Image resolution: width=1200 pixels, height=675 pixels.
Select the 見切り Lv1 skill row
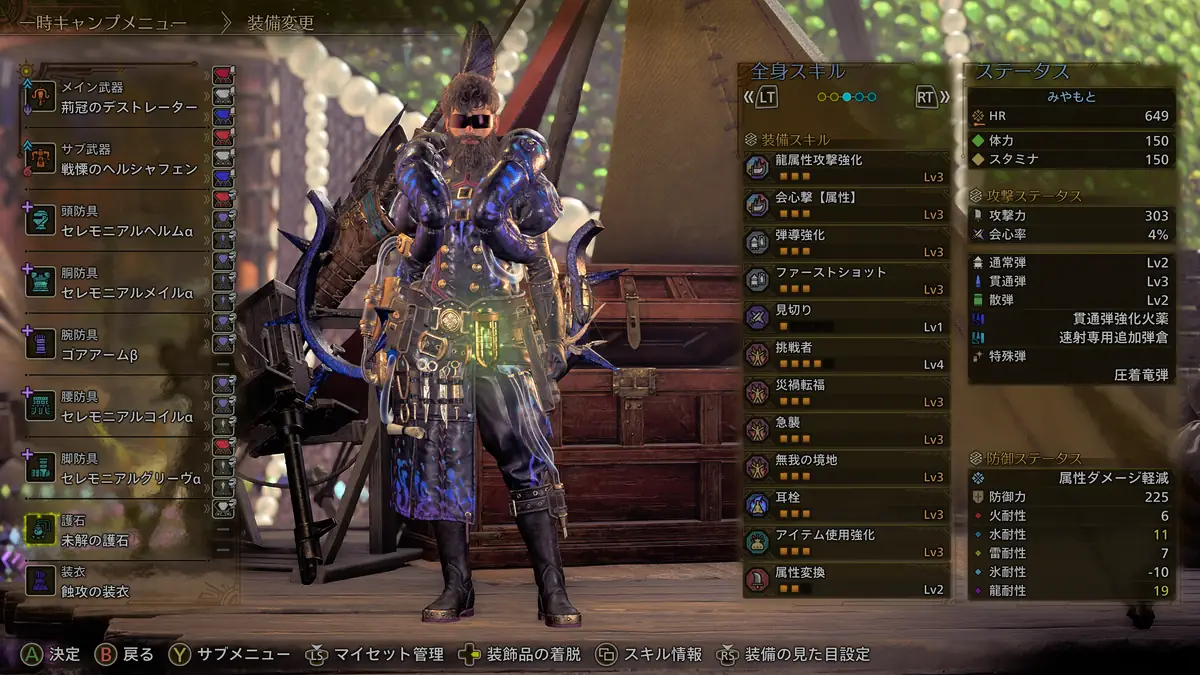coord(846,317)
